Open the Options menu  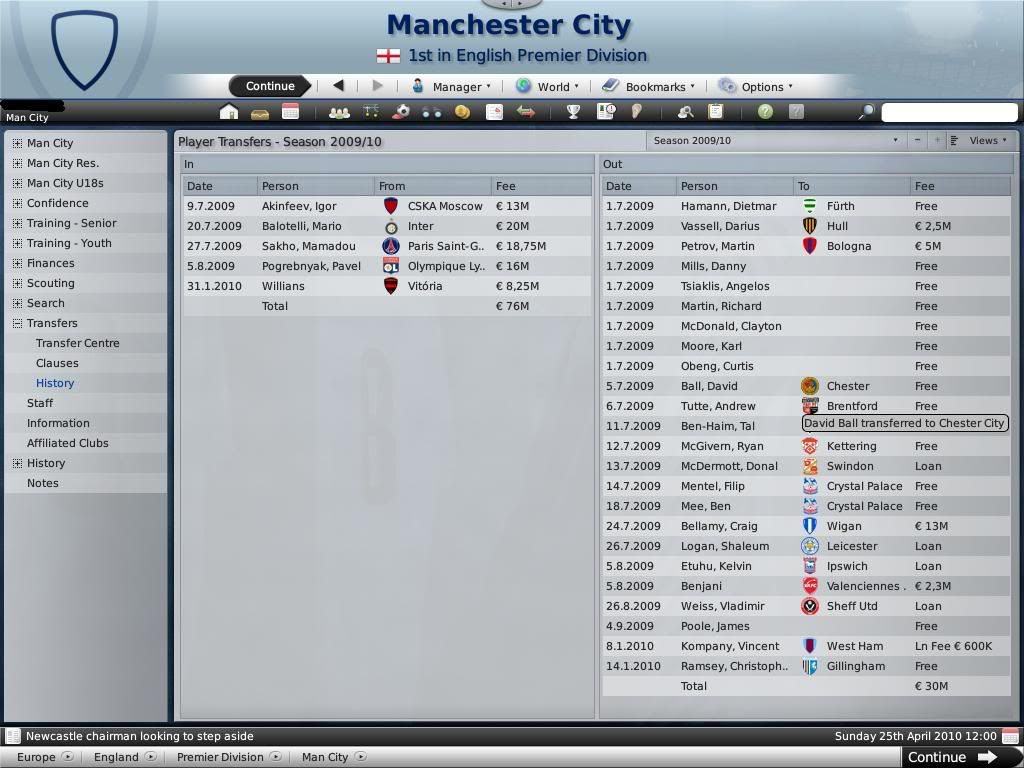pyautogui.click(x=755, y=87)
